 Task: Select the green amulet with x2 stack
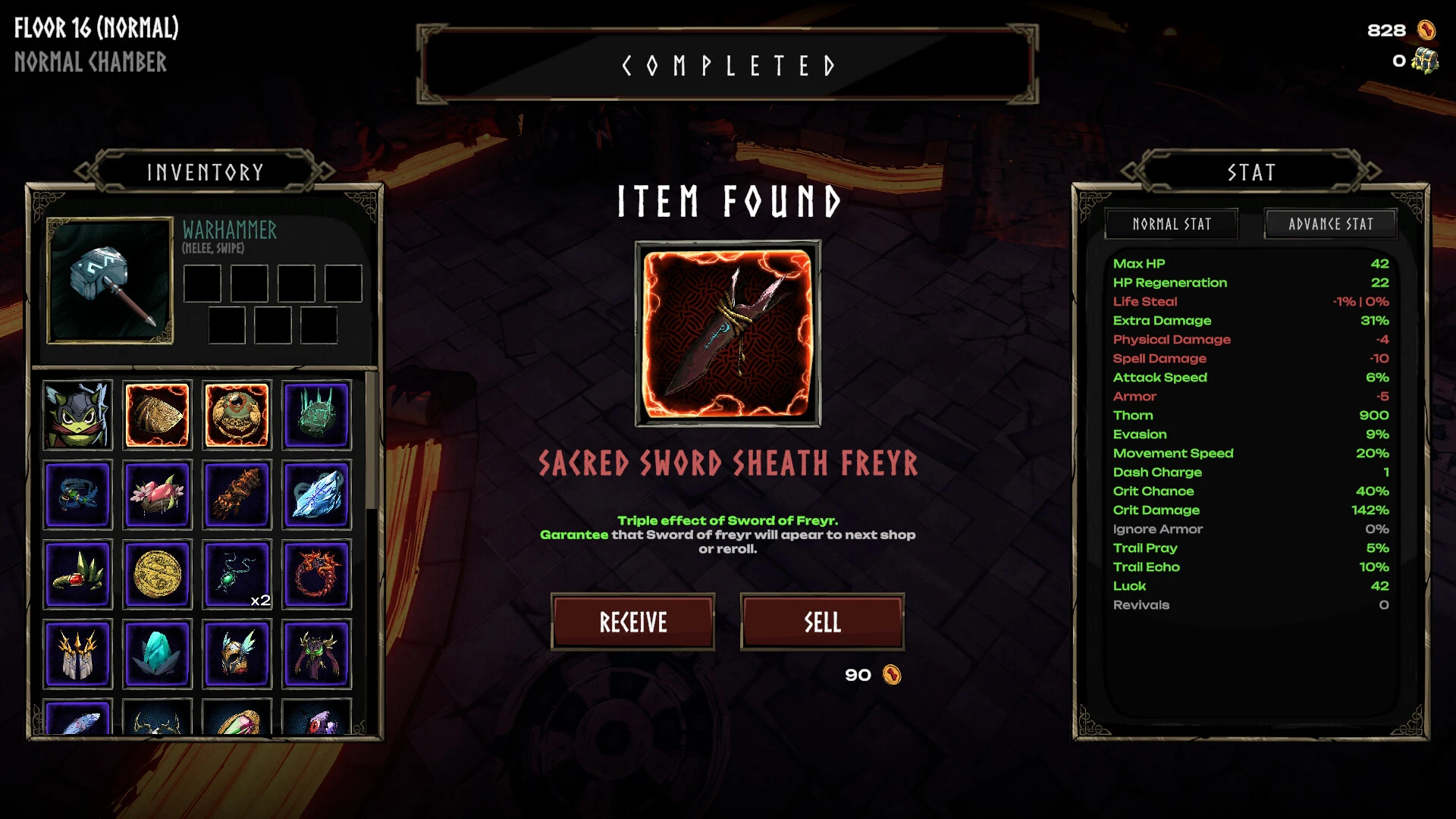point(237,575)
